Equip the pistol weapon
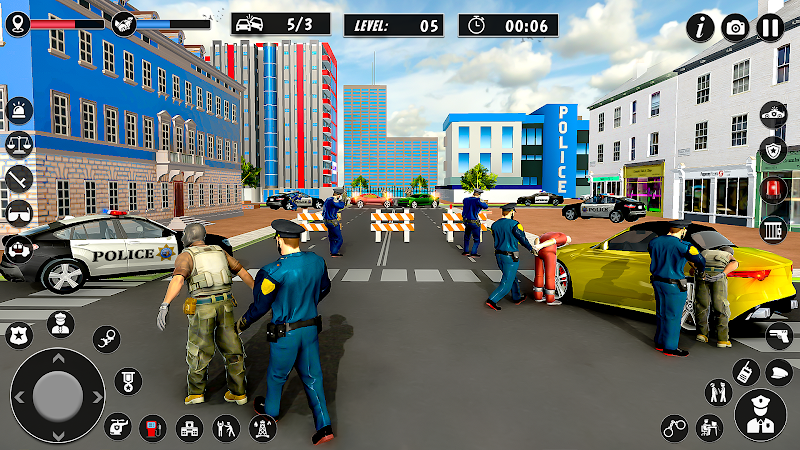The image size is (800, 450). [779, 338]
